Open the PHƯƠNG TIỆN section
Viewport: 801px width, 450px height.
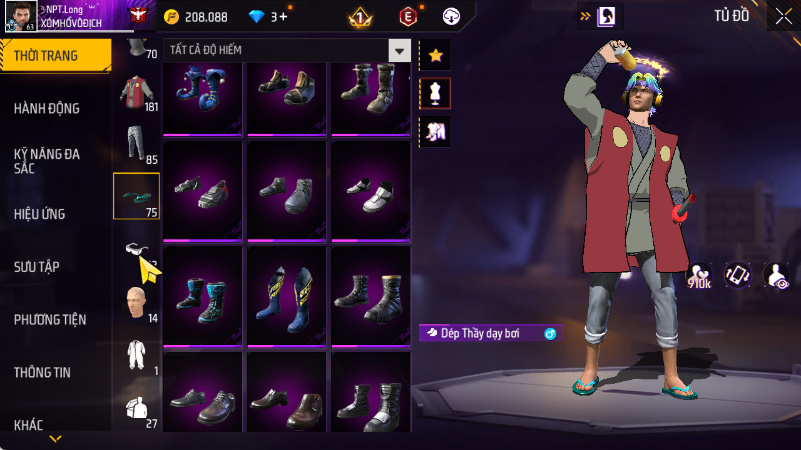[50, 319]
